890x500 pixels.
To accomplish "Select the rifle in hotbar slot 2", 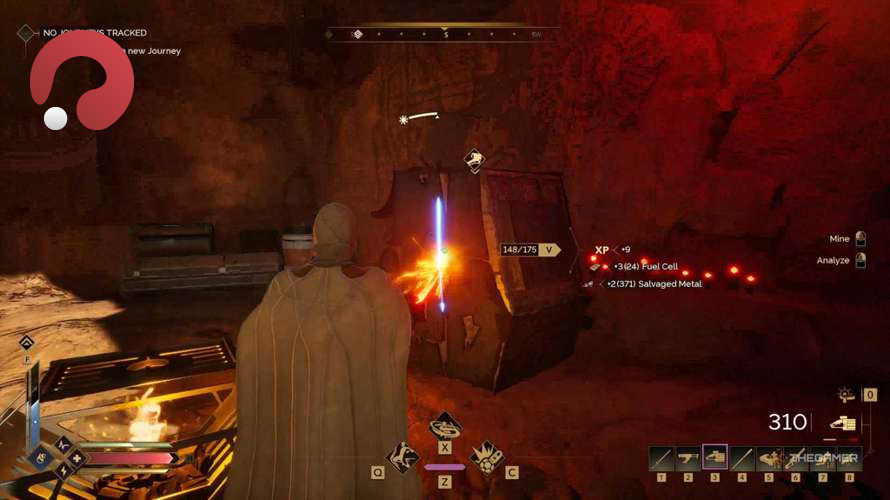I will coord(688,459).
